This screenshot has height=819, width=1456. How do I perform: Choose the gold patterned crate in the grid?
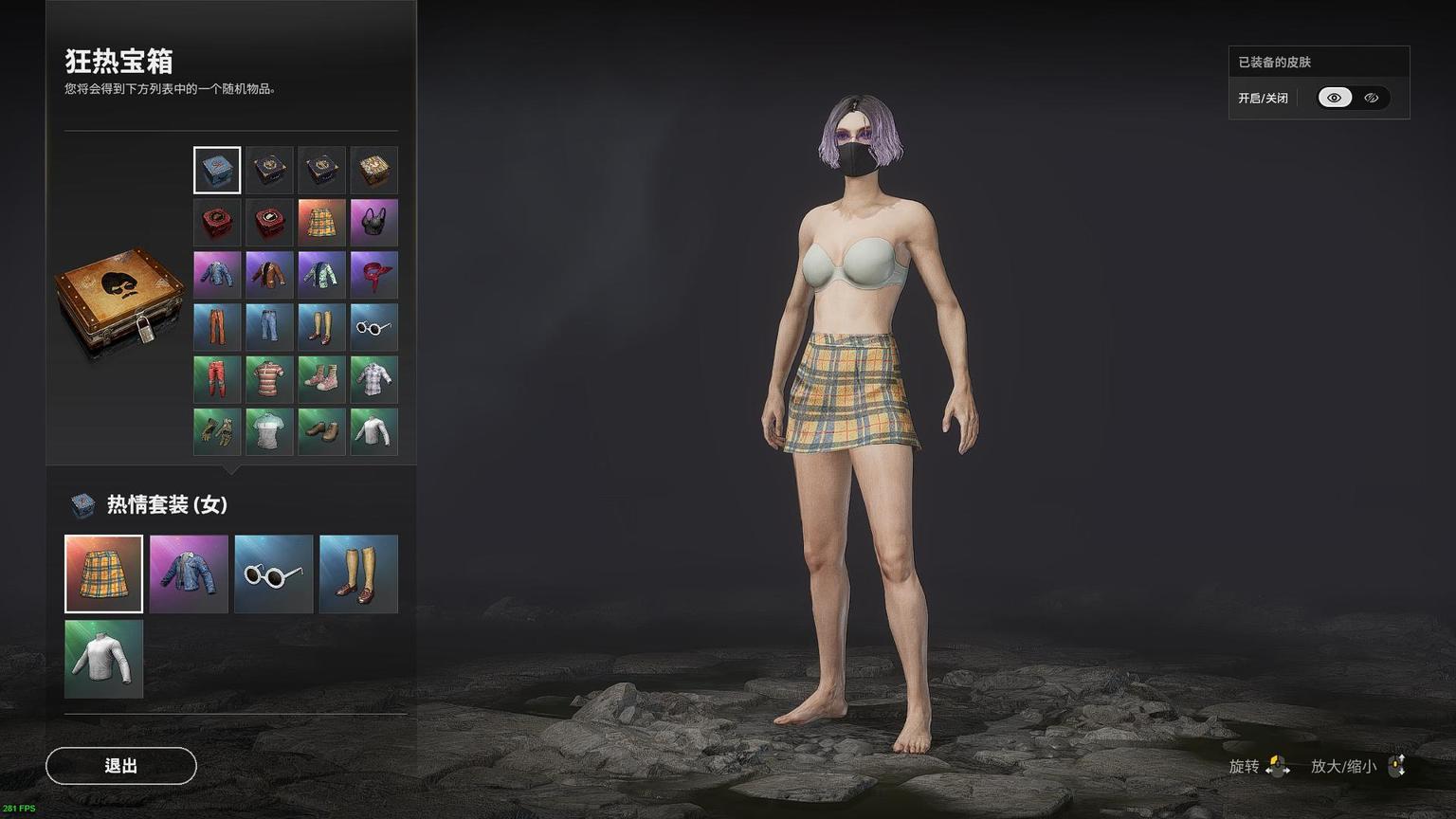(373, 171)
